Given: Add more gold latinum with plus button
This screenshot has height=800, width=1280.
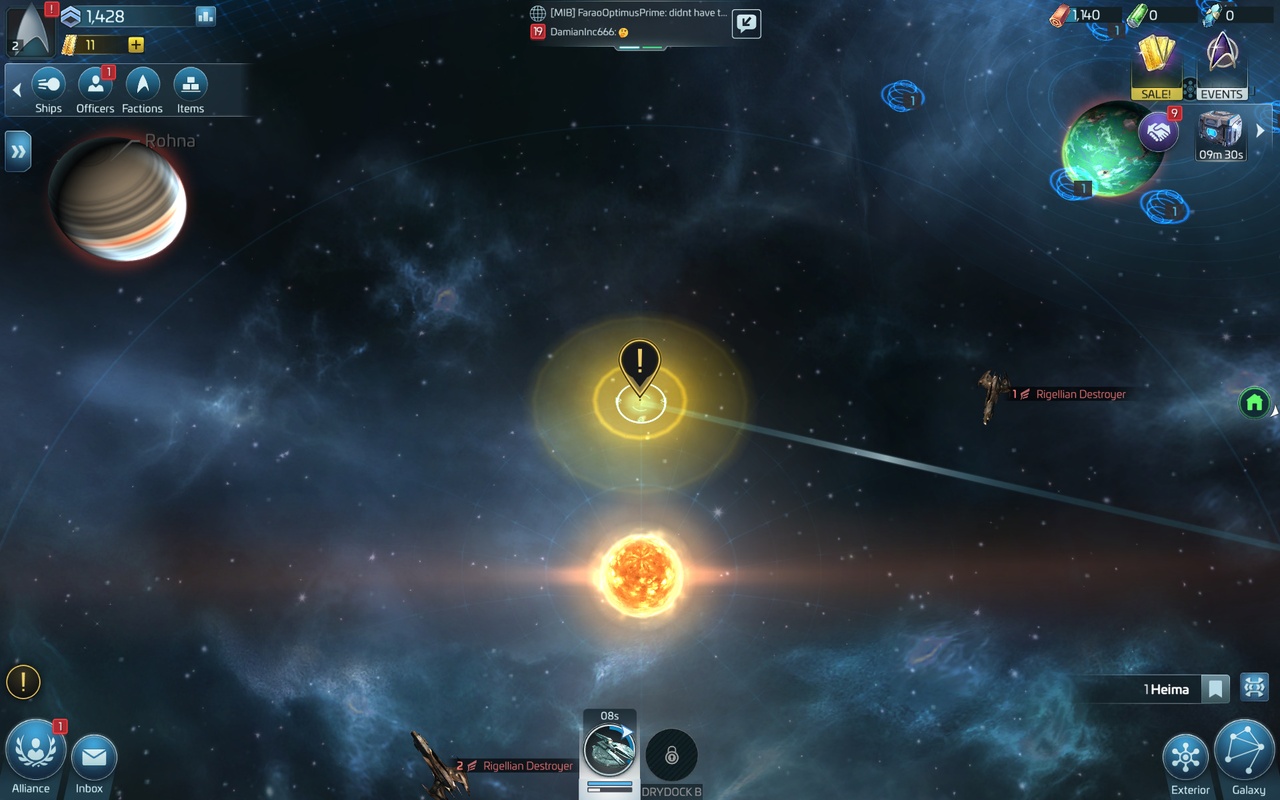Looking at the screenshot, I should (x=136, y=45).
